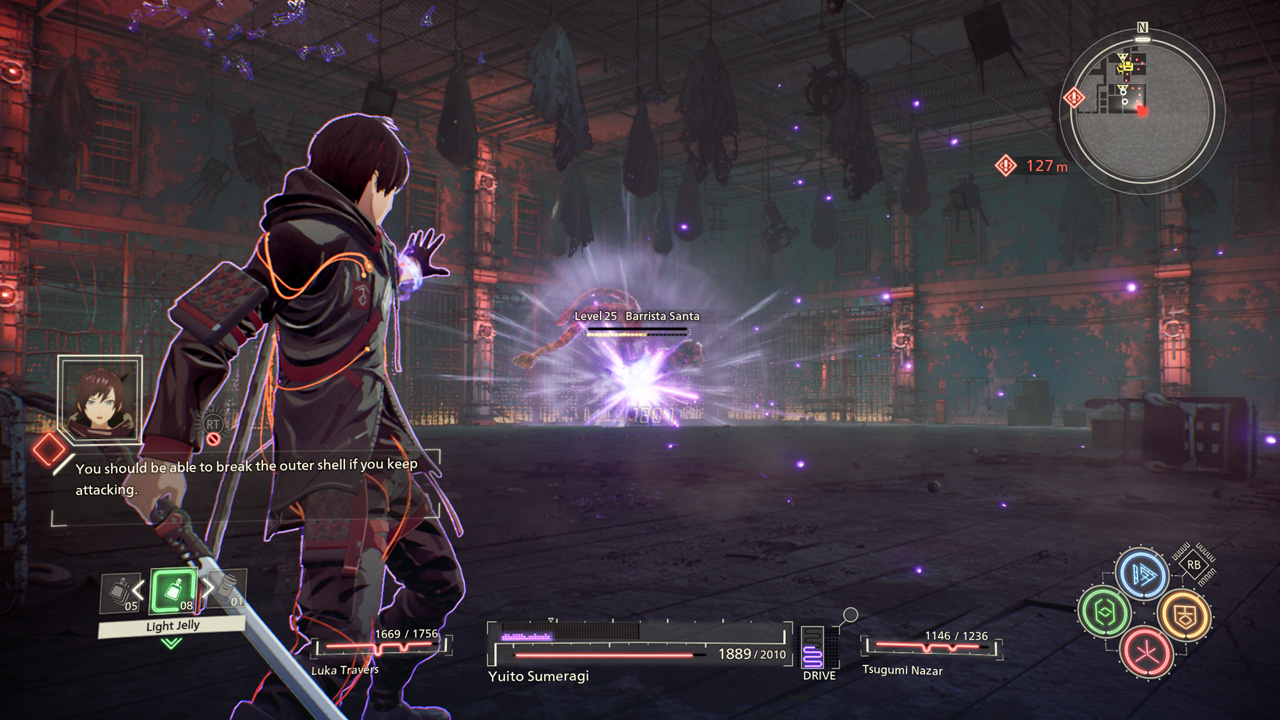Viewport: 1280px width, 720px height.
Task: Activate the blue SAS ability icon
Action: [x=1142, y=574]
